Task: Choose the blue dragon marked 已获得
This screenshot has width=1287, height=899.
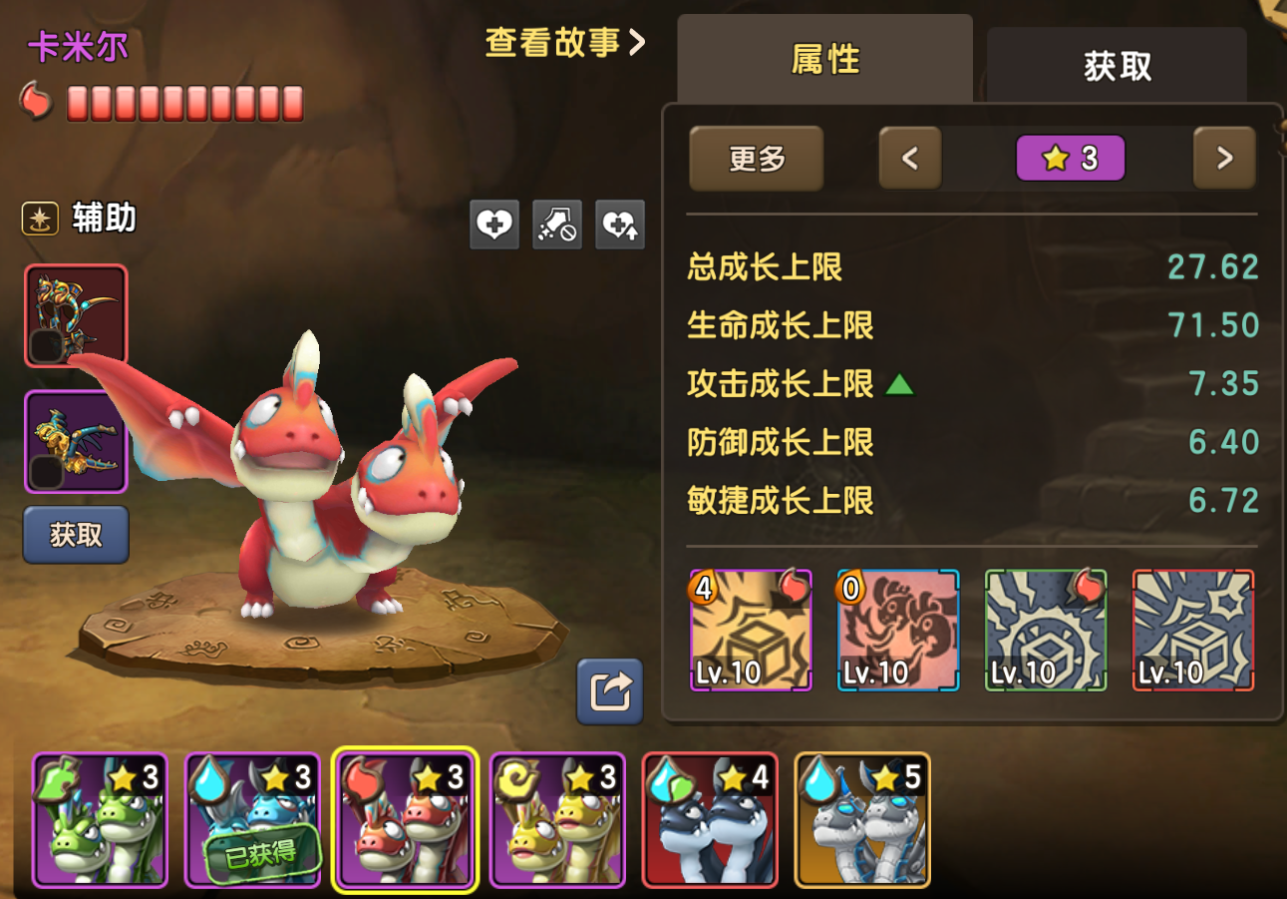Action: [253, 820]
